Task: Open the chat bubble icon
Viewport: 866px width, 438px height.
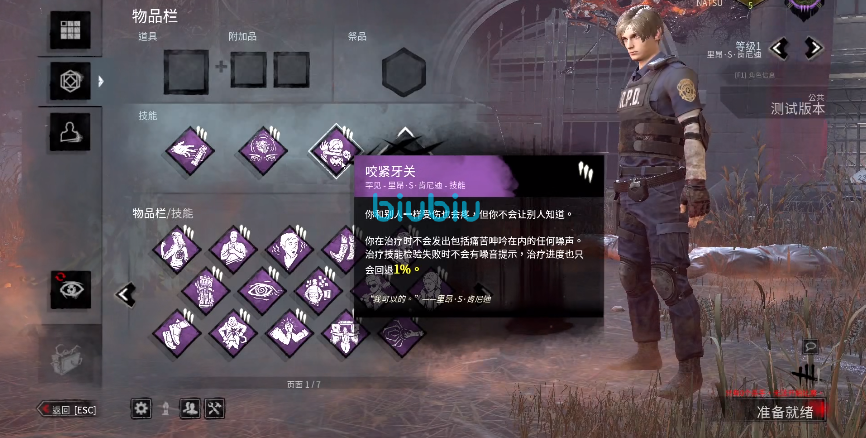Action: coord(810,347)
